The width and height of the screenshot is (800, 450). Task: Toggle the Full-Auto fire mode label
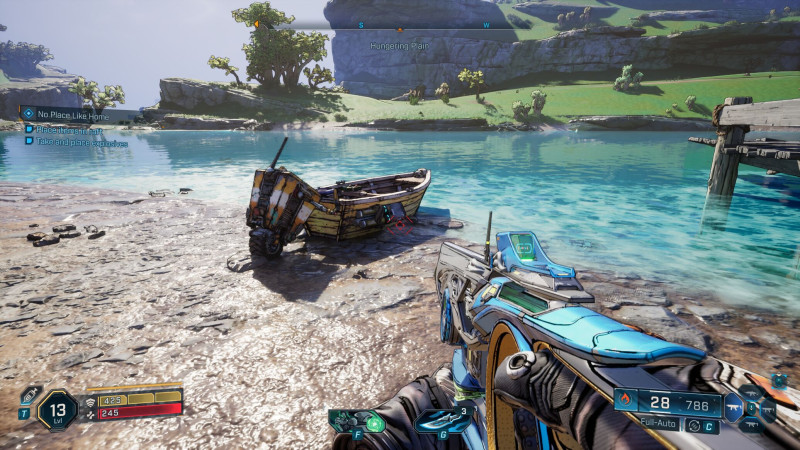click(658, 424)
